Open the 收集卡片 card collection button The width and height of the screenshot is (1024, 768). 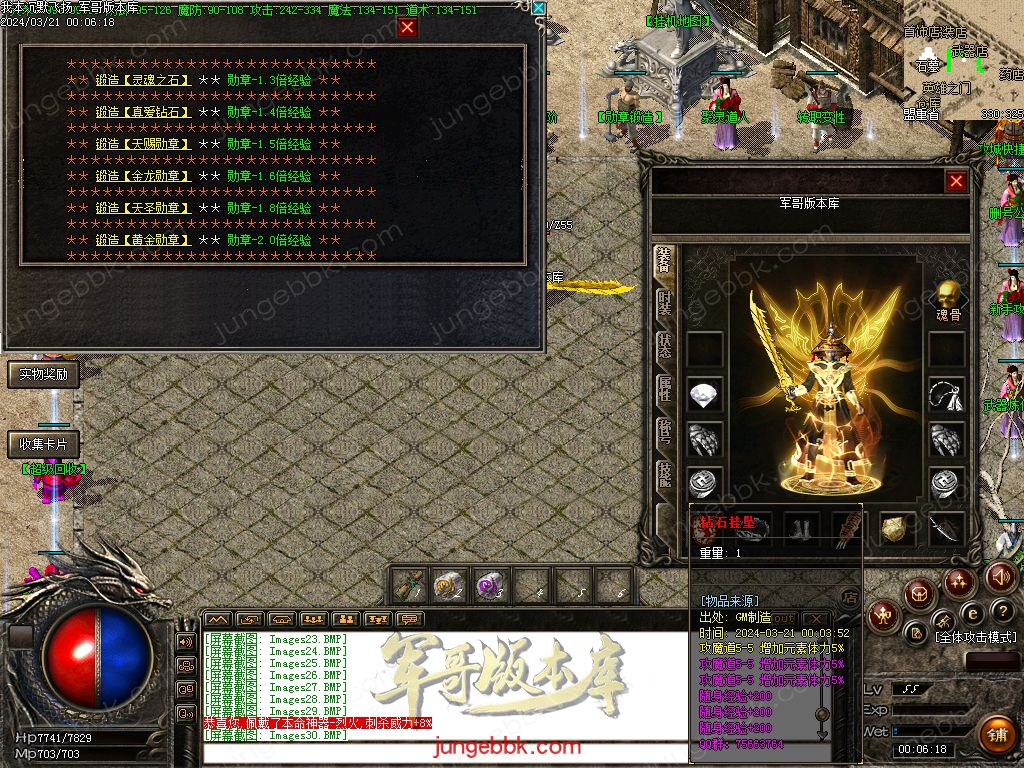[x=43, y=444]
